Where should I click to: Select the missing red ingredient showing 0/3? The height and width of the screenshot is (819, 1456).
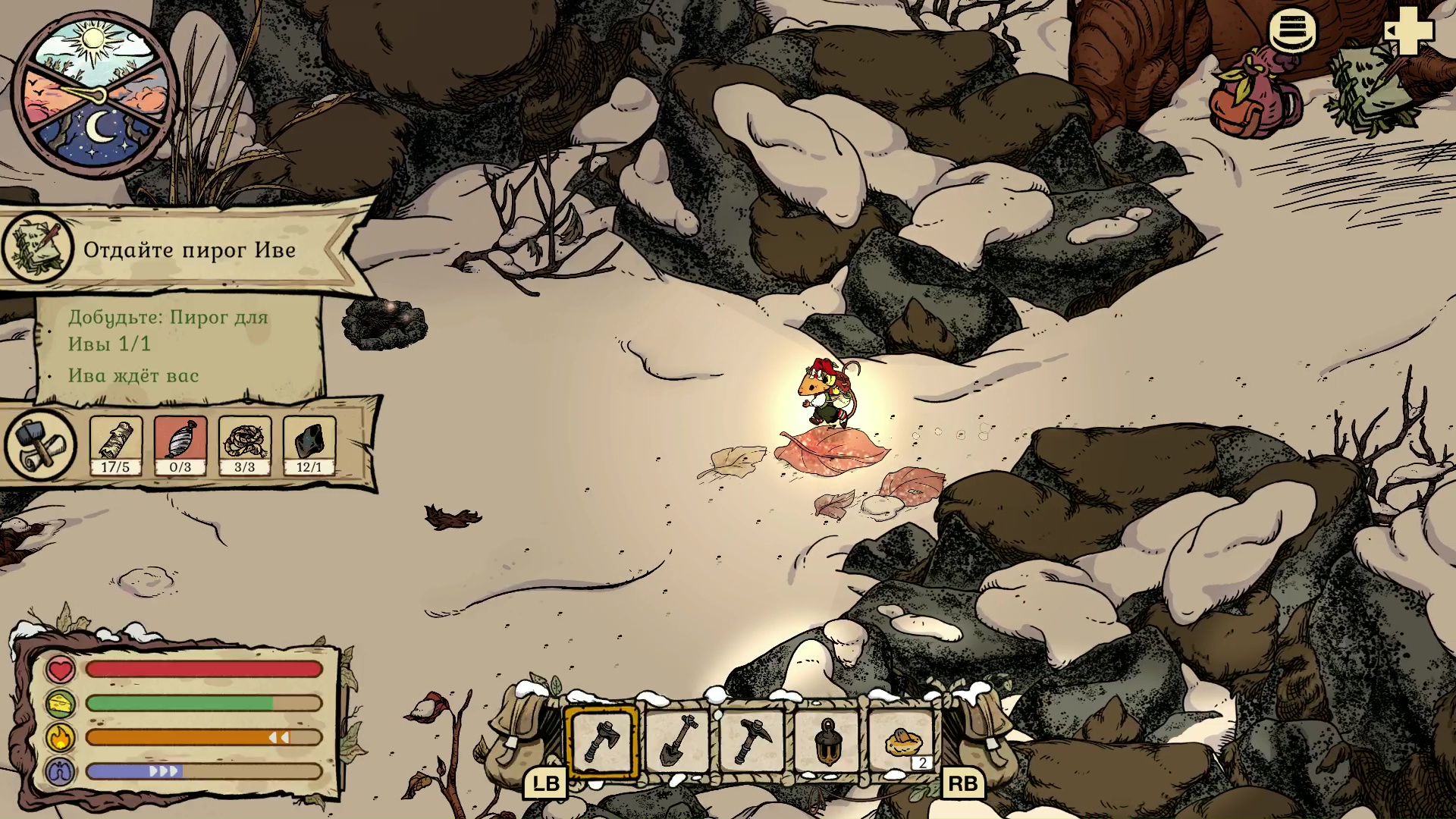point(180,445)
